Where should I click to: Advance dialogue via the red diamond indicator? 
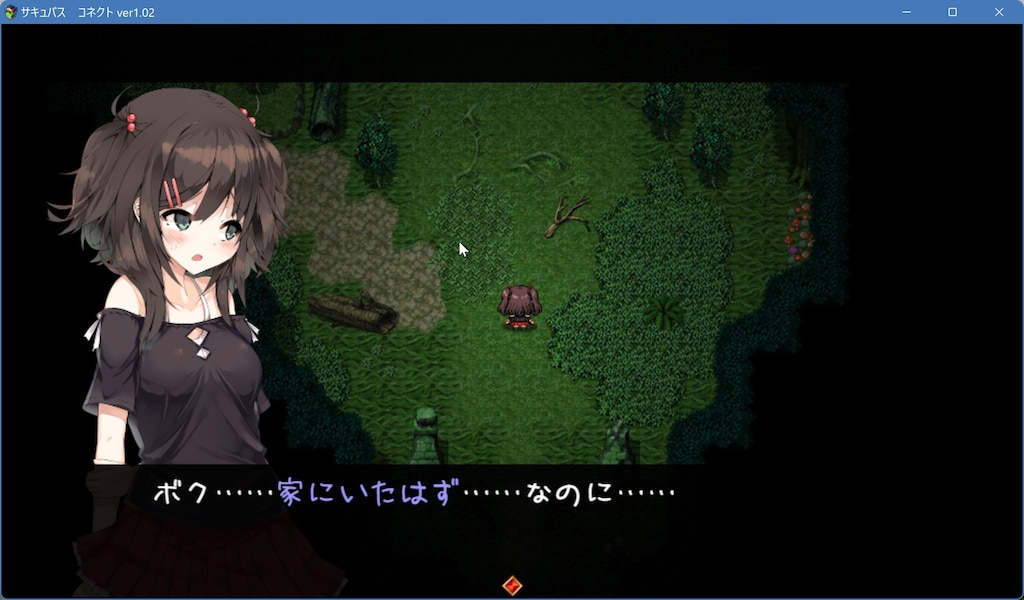pyautogui.click(x=512, y=585)
